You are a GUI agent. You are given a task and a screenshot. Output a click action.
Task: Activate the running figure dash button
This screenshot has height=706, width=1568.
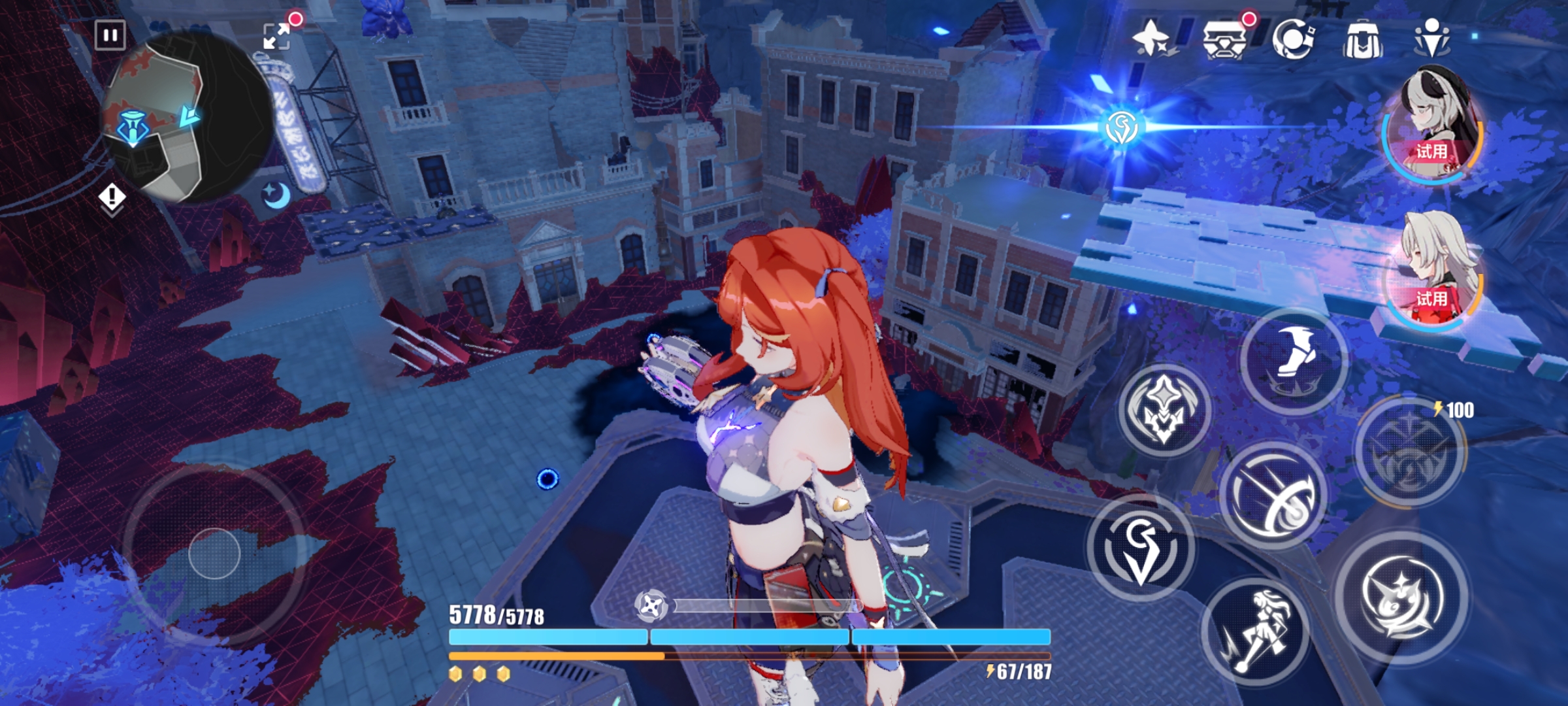[x=1256, y=631]
